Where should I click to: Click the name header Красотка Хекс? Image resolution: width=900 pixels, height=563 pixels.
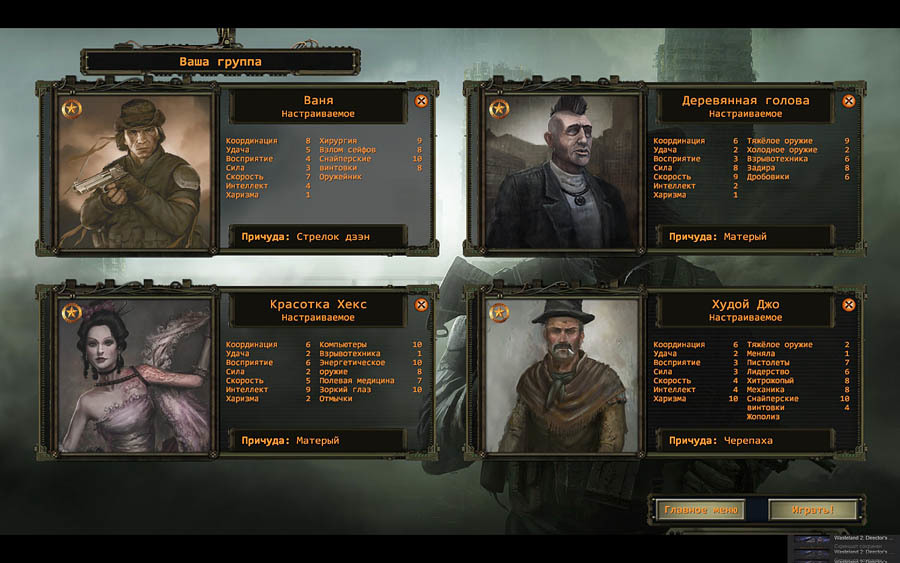318,305
